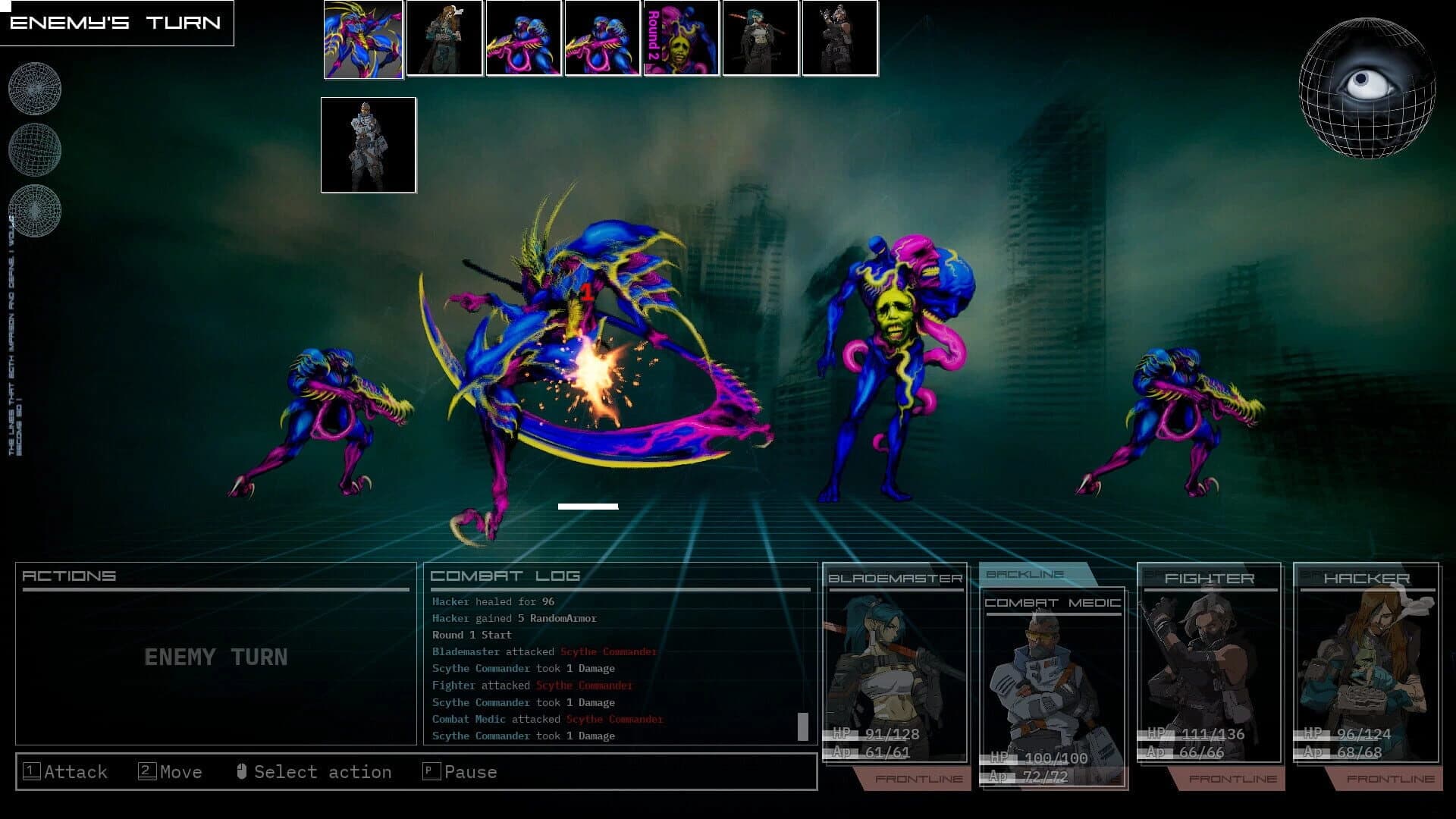The height and width of the screenshot is (819, 1456).
Task: Choose the Move action
Action: click(x=168, y=771)
